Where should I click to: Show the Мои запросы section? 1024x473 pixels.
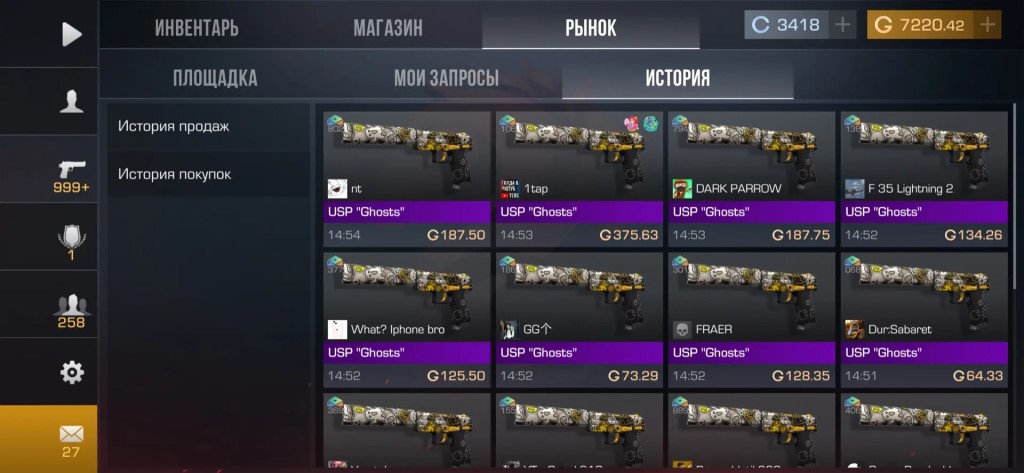446,78
